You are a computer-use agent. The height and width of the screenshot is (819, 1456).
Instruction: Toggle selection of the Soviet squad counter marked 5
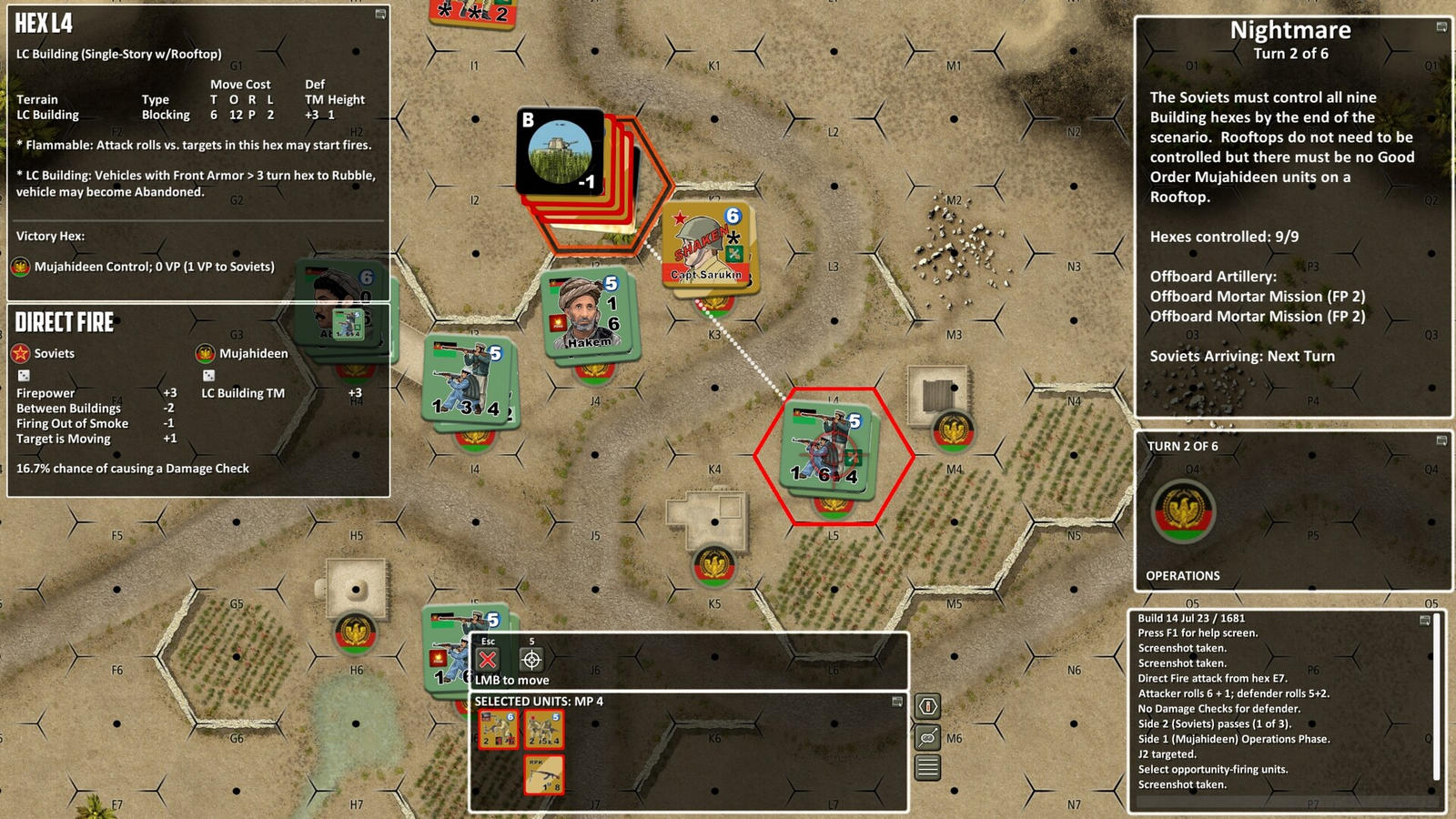point(543,727)
